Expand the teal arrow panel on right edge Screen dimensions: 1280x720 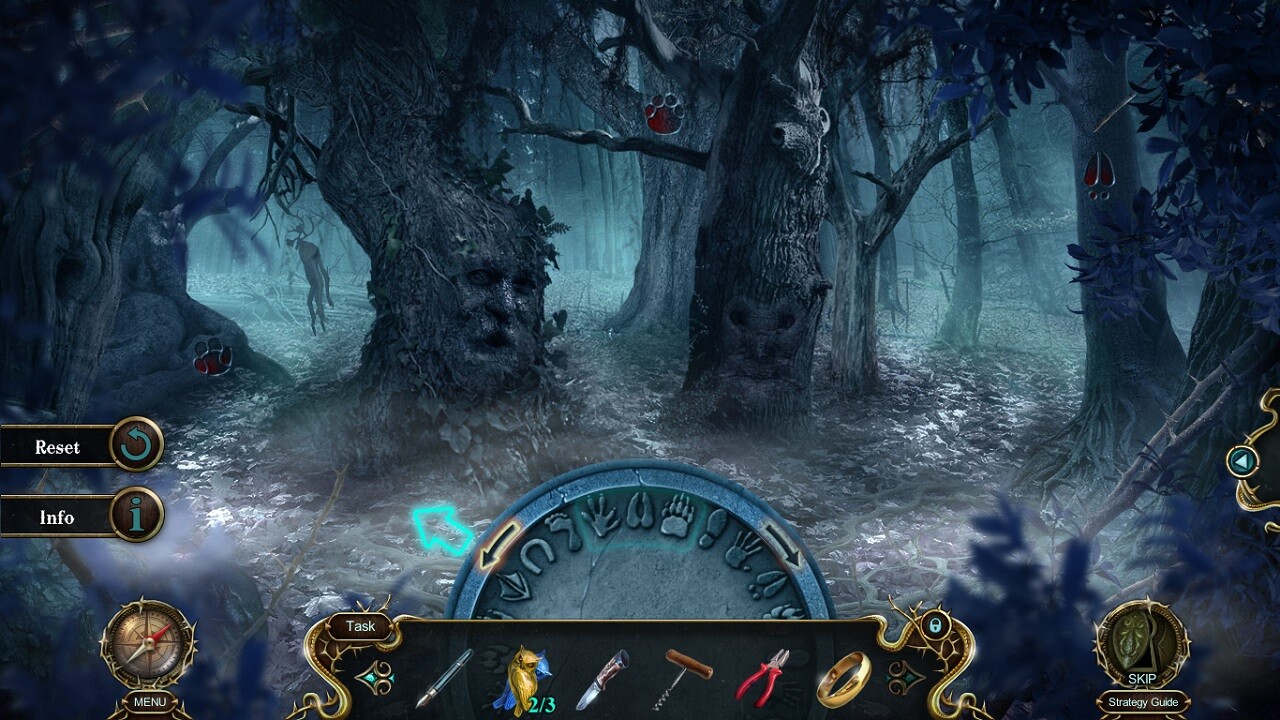coord(1243,462)
